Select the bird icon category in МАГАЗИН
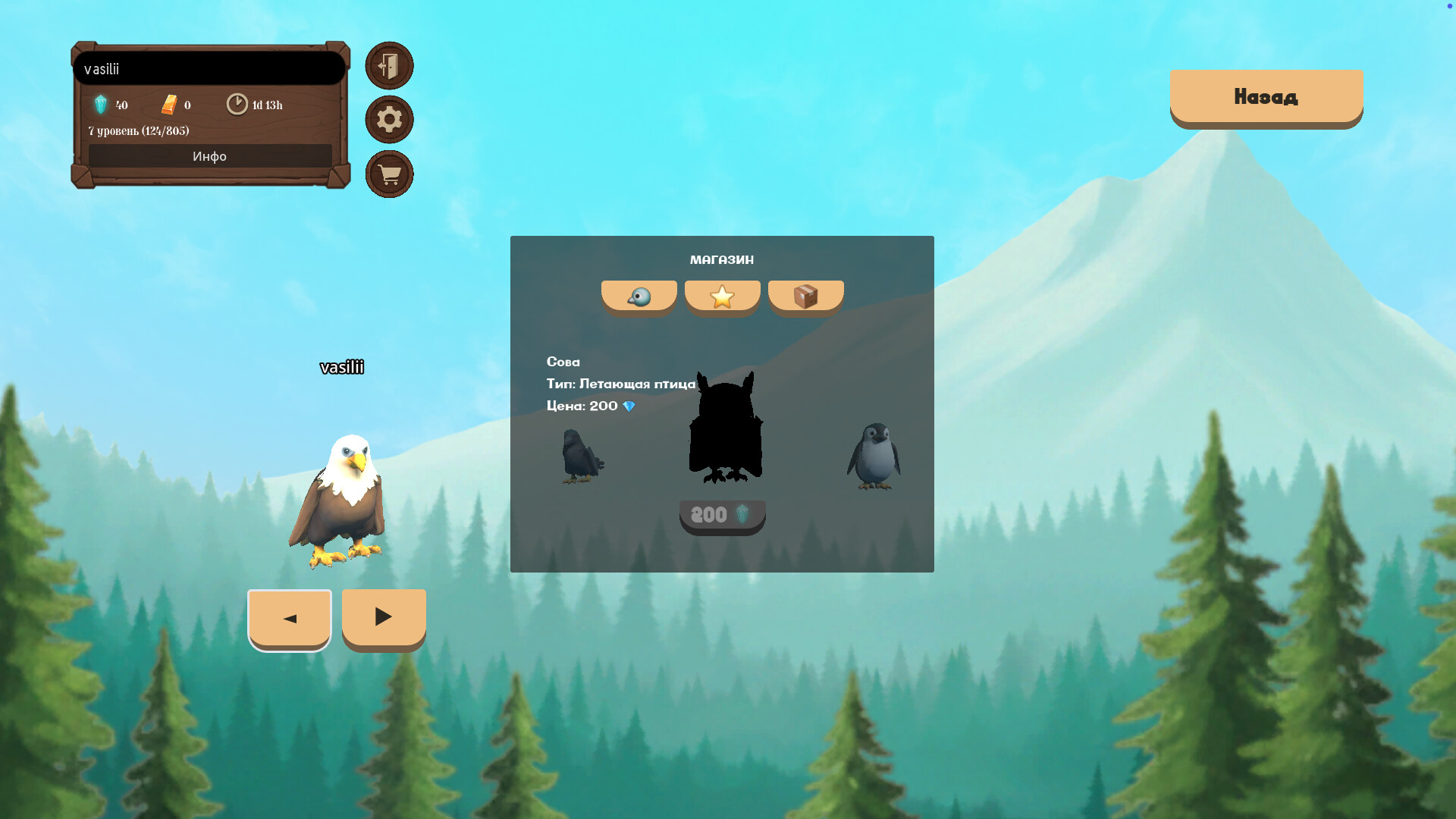The width and height of the screenshot is (1456, 819). tap(639, 296)
